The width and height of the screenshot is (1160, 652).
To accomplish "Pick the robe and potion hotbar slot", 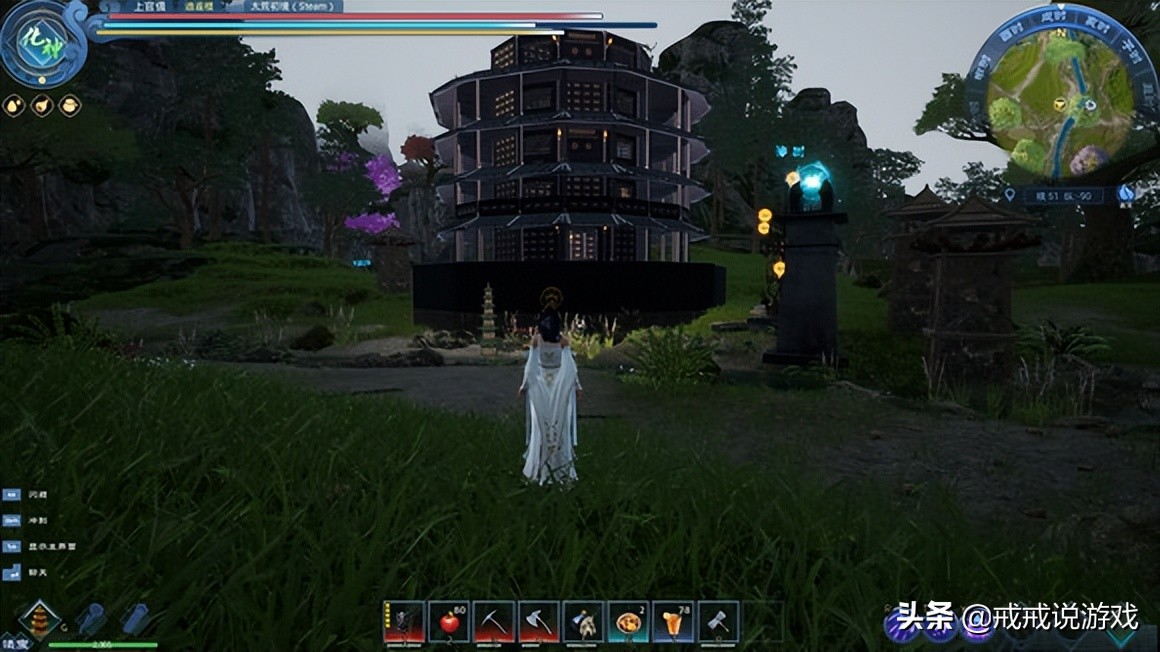I will (583, 621).
